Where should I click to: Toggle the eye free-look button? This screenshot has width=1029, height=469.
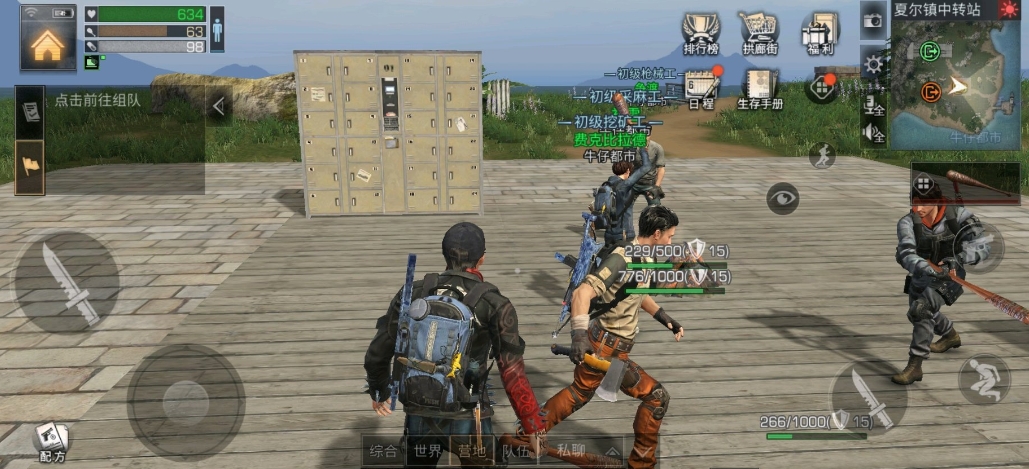click(x=783, y=198)
